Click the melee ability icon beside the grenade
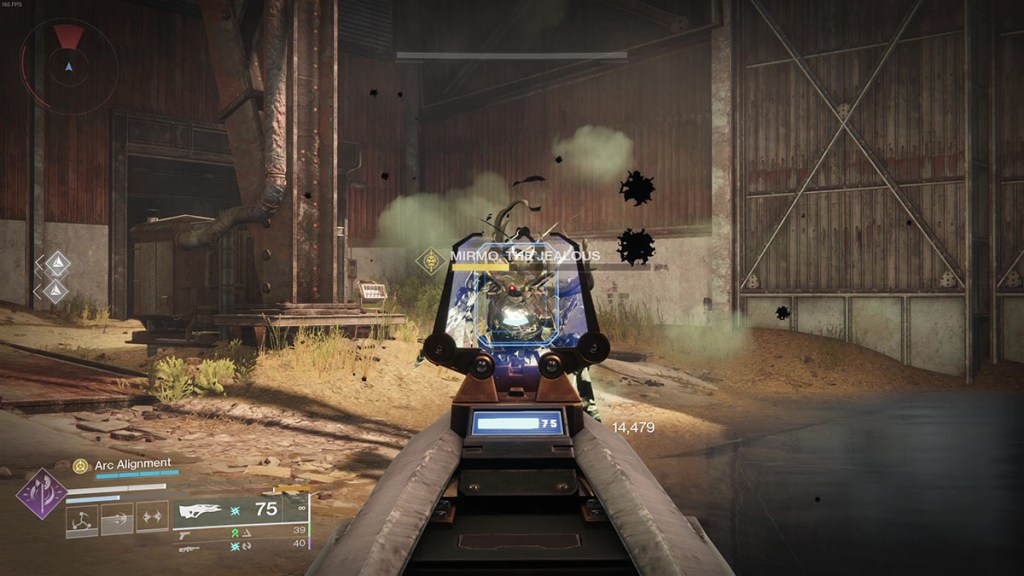Viewport: 1024px width, 576px height. click(117, 518)
